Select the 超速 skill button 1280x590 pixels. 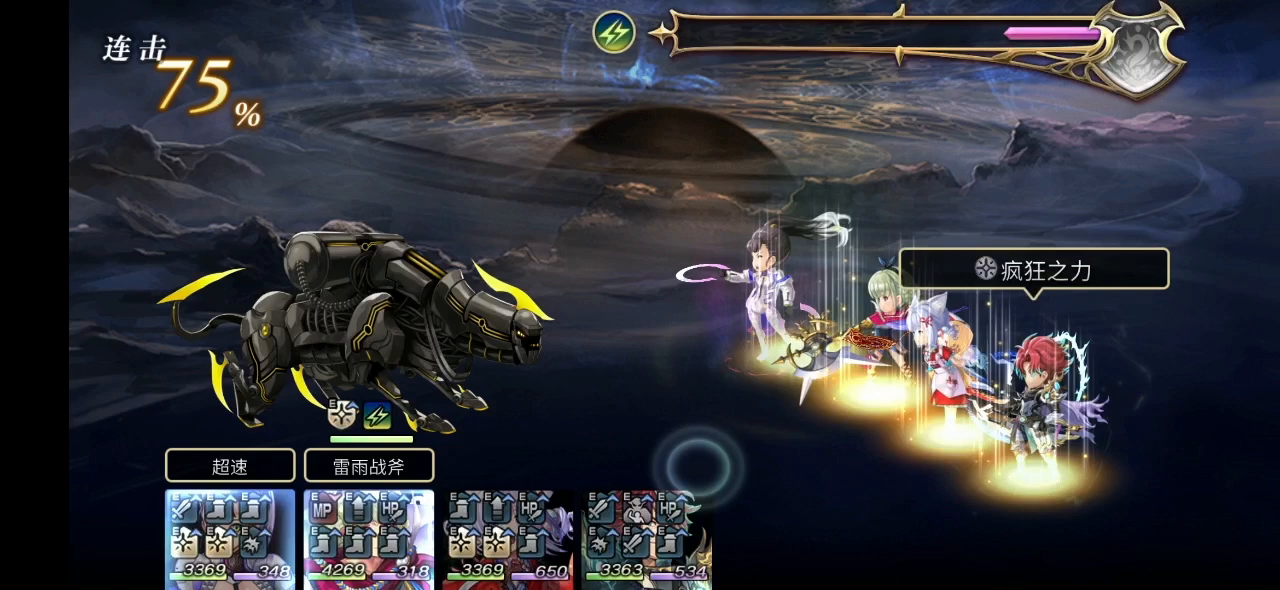click(230, 465)
